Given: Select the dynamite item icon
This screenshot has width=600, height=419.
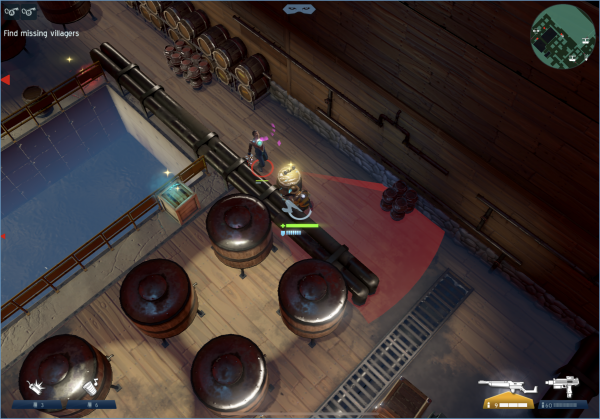Looking at the screenshot, I should [x=38, y=386].
